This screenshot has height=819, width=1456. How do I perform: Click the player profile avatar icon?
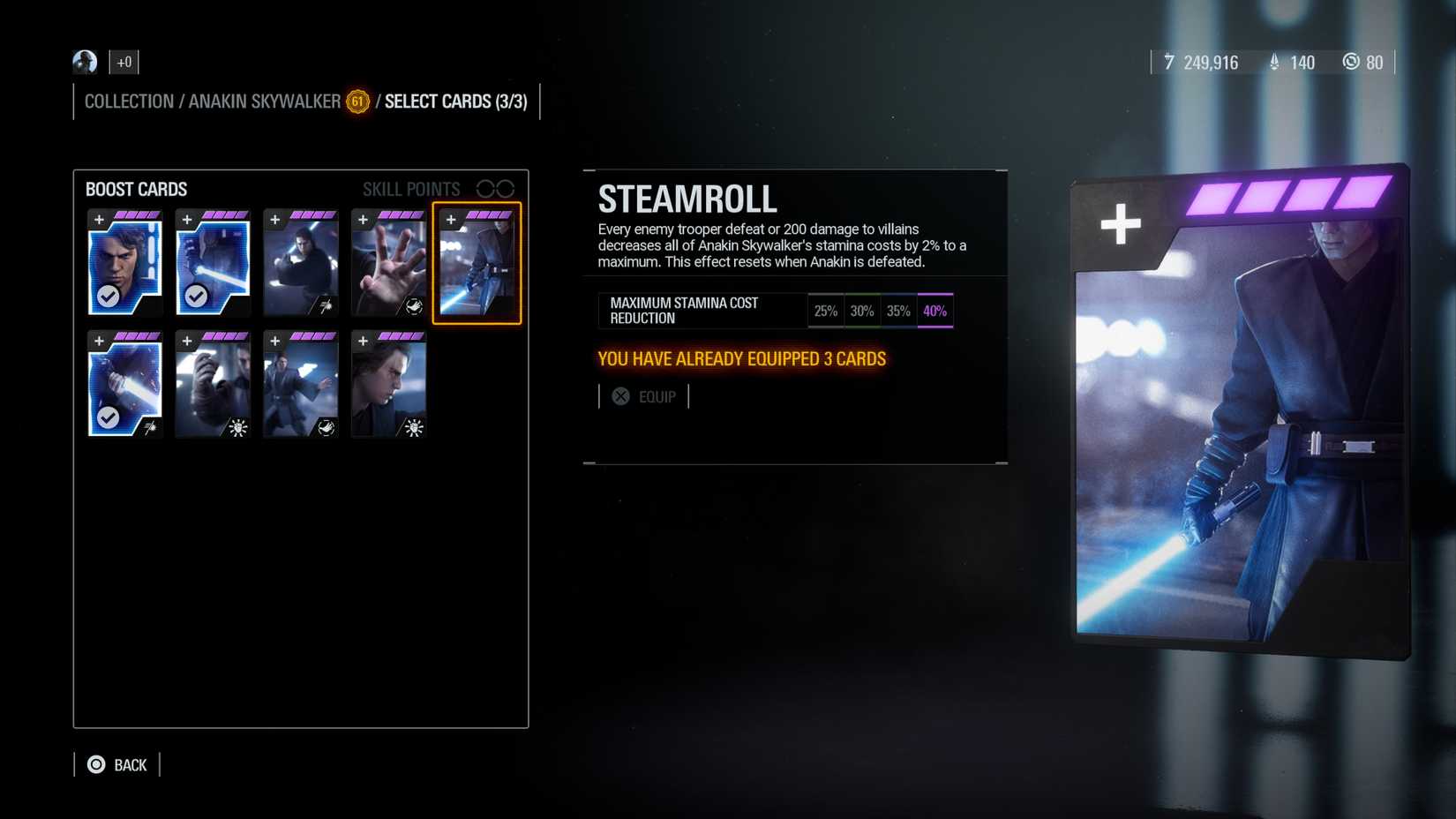[x=84, y=62]
